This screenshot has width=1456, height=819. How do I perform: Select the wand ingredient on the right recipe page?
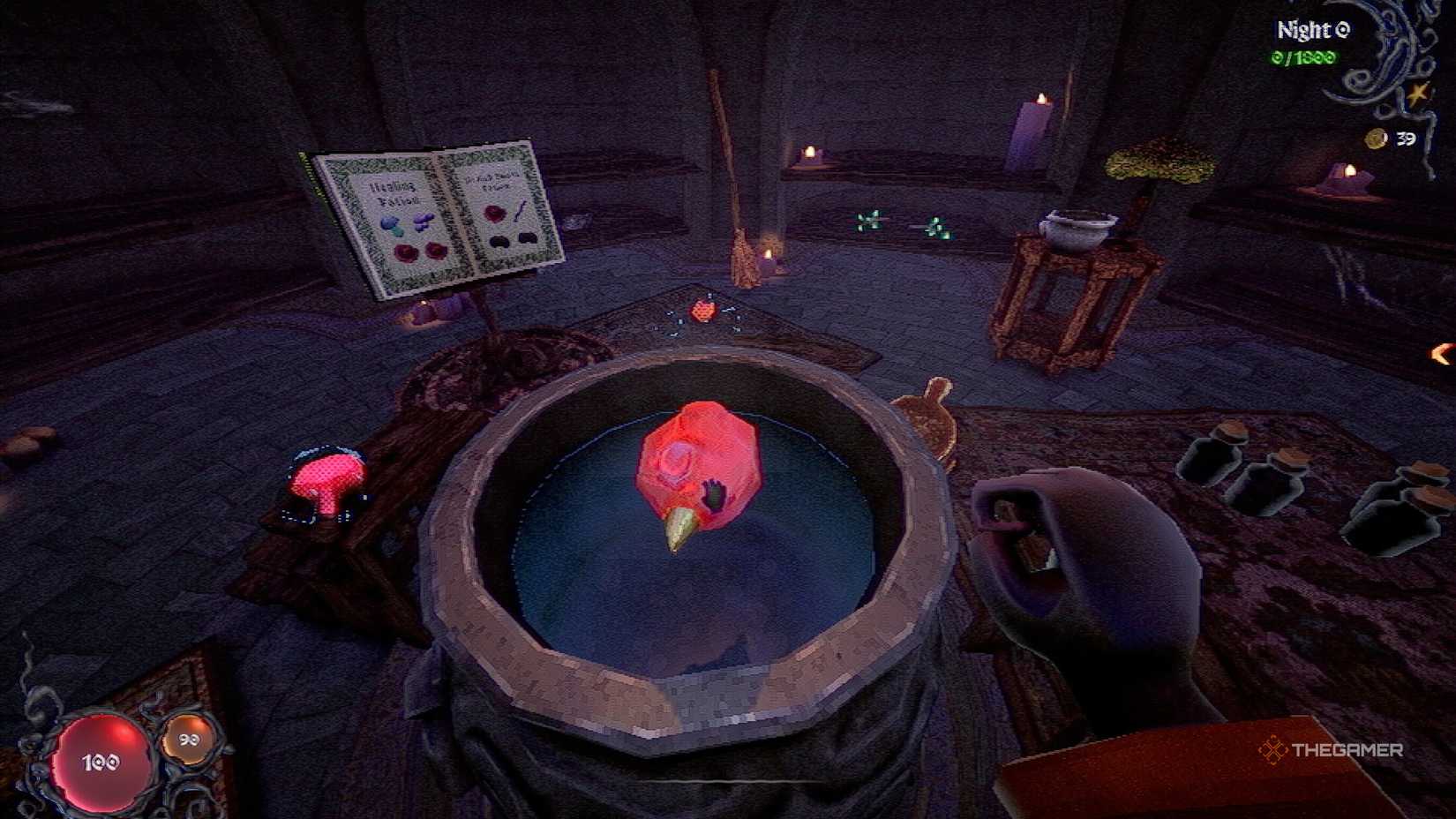coord(521,211)
